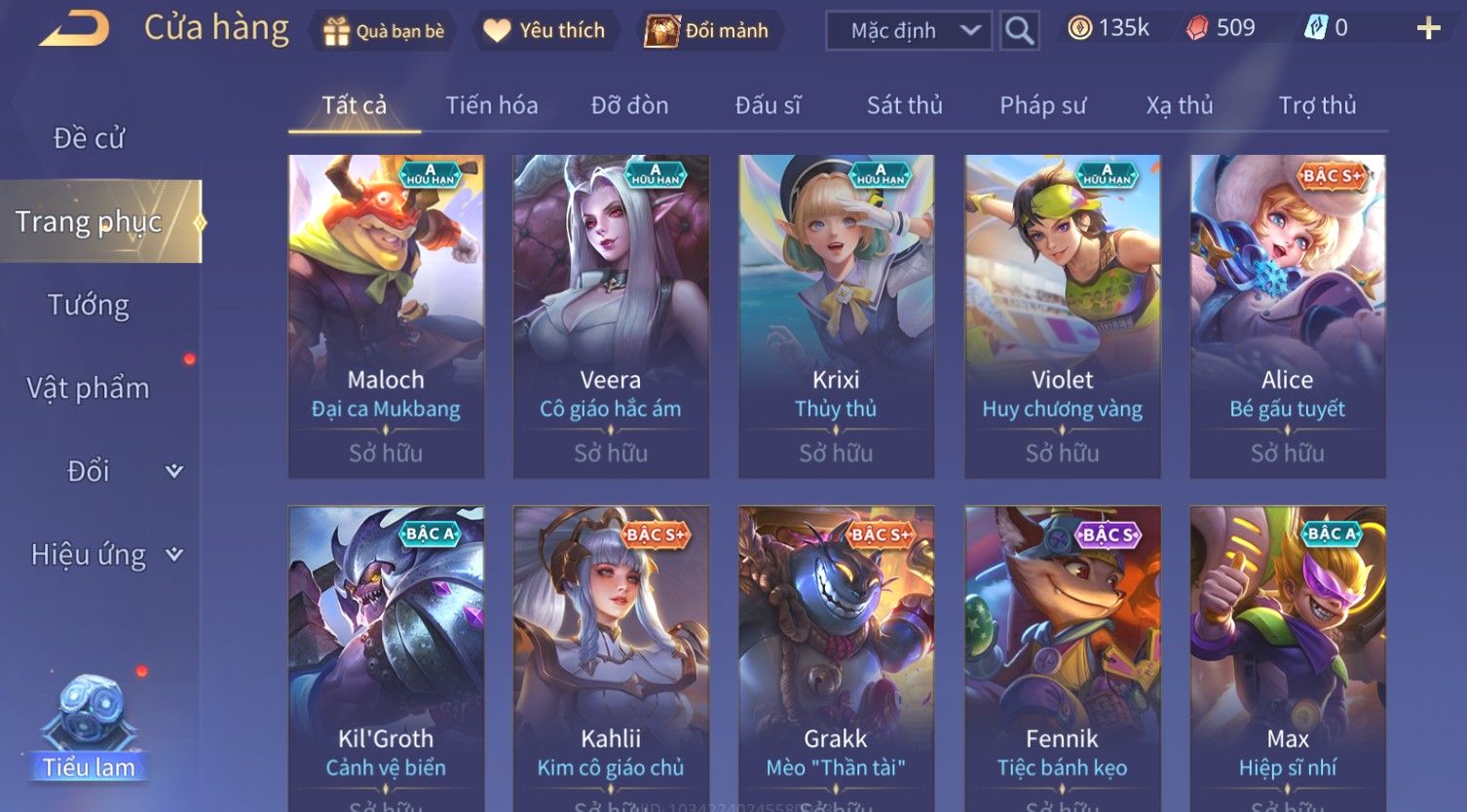Open the Yêu thích favorites list
The height and width of the screenshot is (812, 1467).
[545, 31]
